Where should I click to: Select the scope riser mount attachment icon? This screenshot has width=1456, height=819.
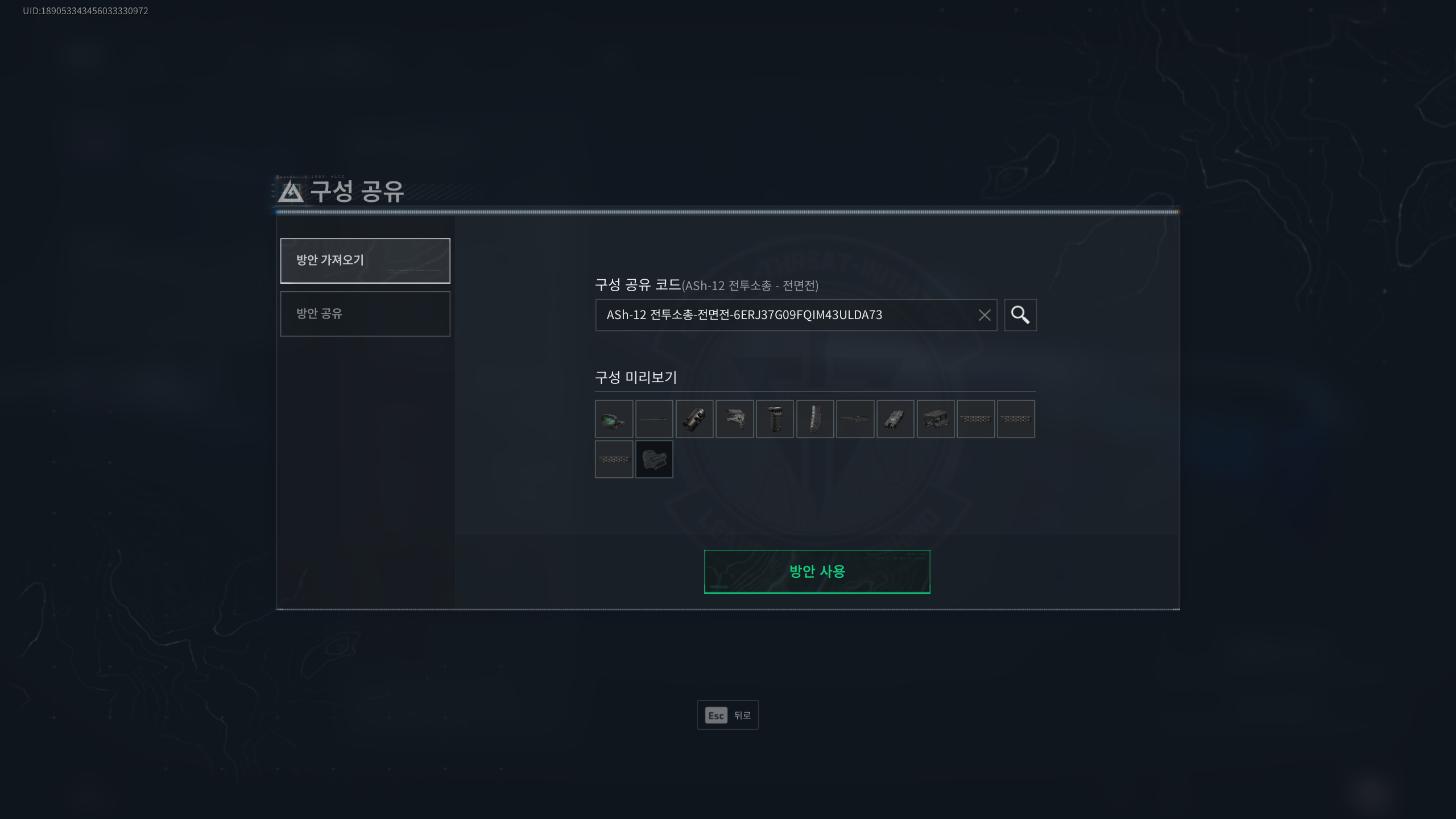tap(937, 419)
